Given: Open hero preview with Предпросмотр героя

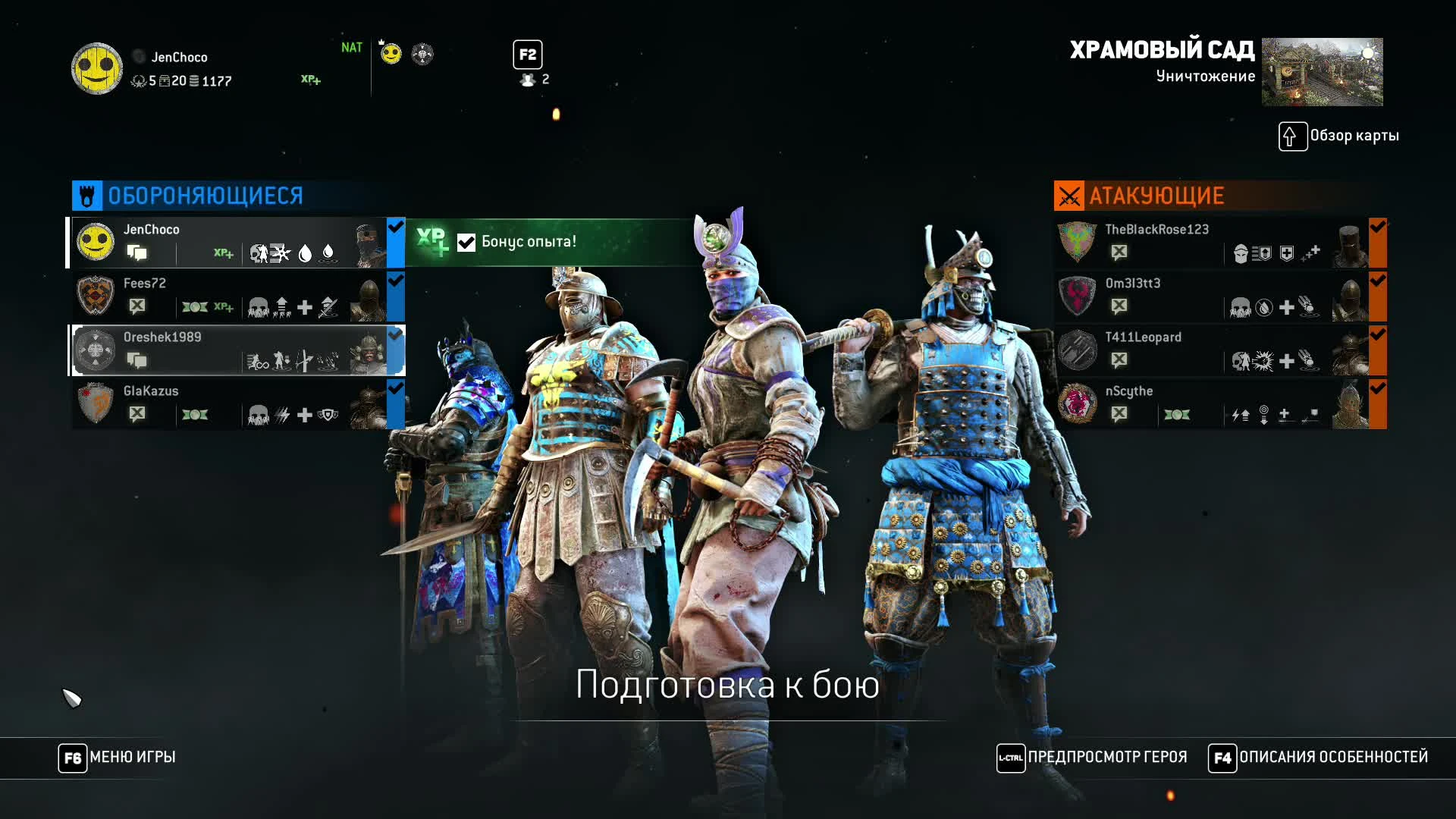Looking at the screenshot, I should (x=1010, y=757).
